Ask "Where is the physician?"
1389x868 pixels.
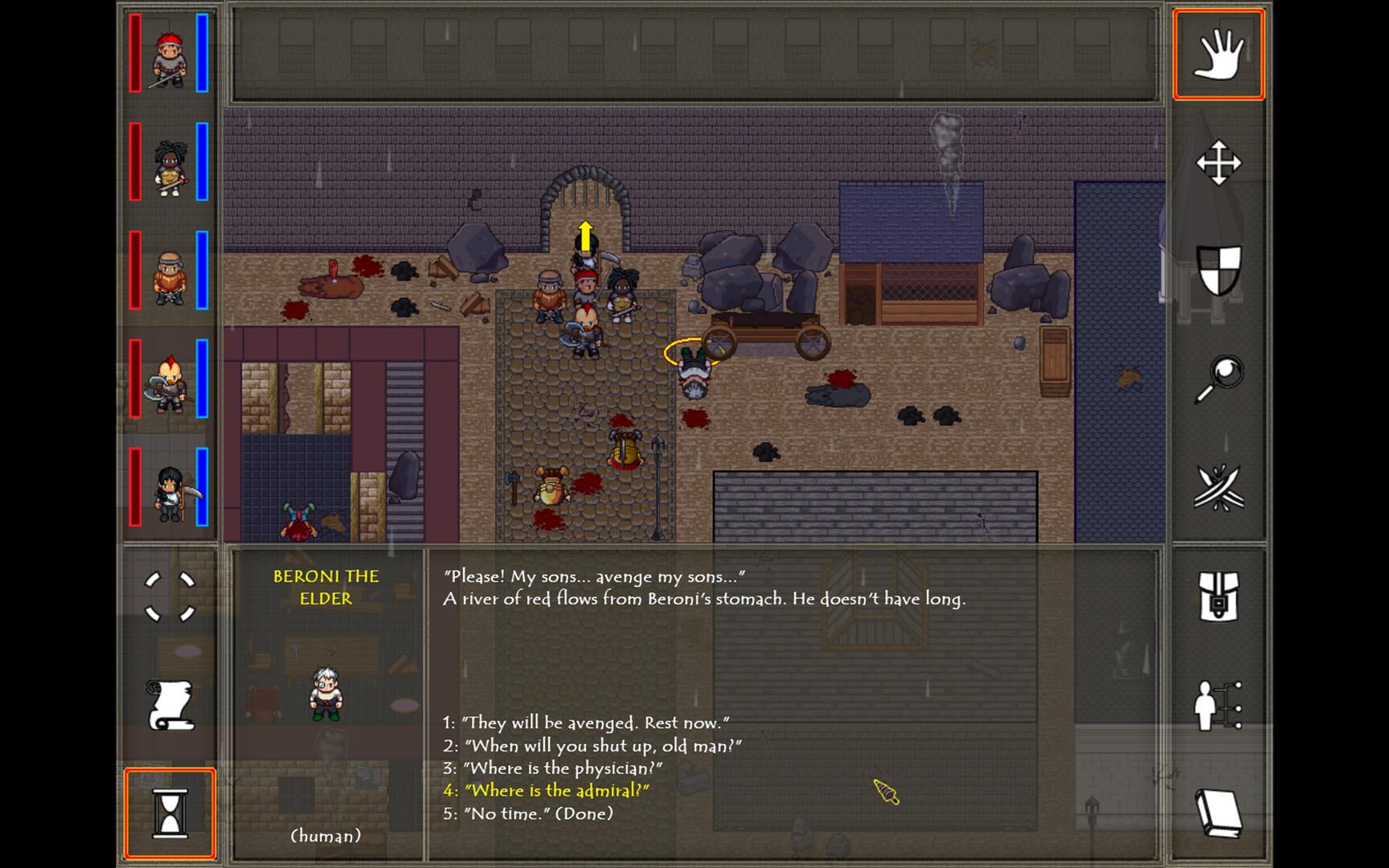click(552, 768)
